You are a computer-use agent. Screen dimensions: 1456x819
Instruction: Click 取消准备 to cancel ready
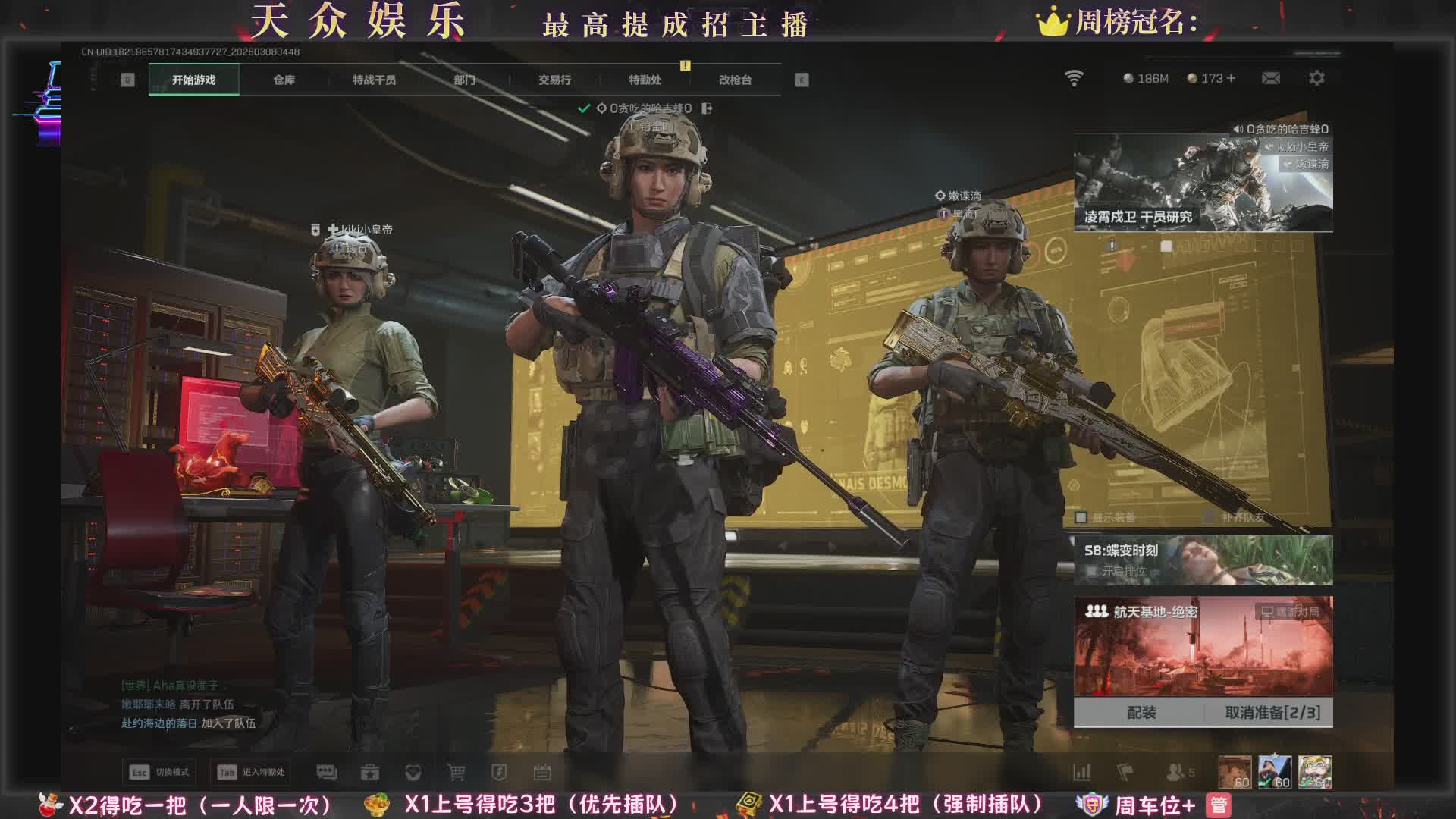1272,712
